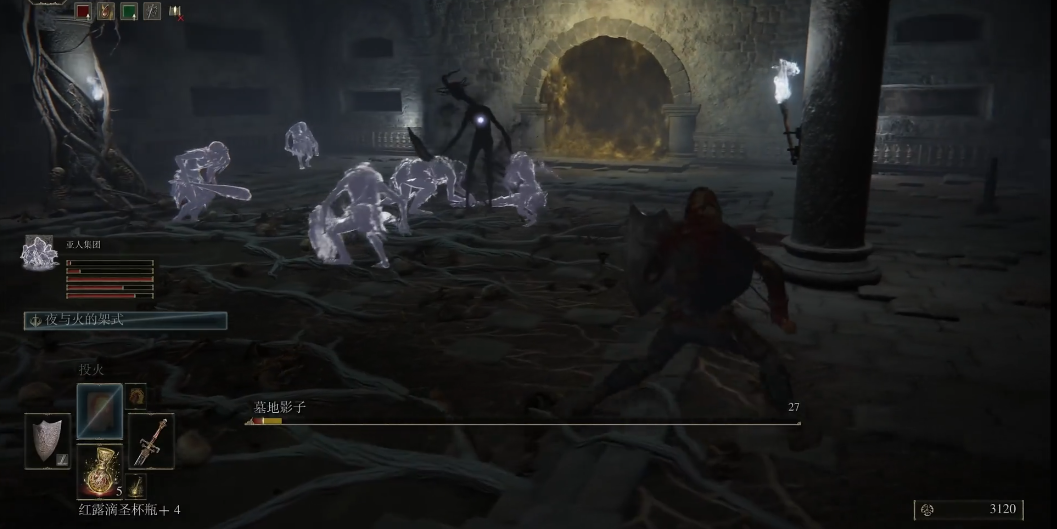The width and height of the screenshot is (1057, 529).
Task: Click the red square buff icon
Action: [x=83, y=12]
